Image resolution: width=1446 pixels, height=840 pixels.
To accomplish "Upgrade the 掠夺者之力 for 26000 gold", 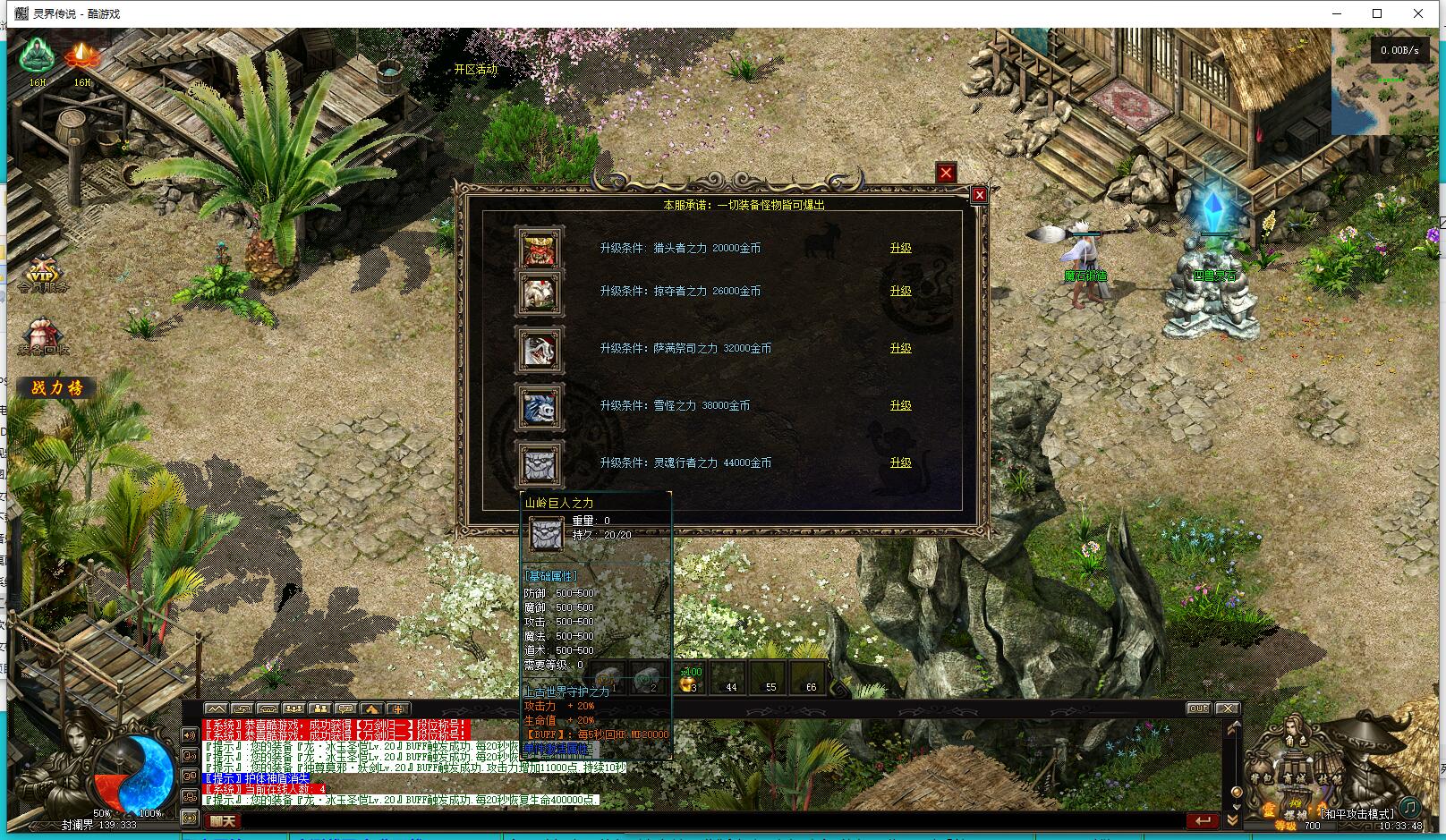I will (x=900, y=291).
